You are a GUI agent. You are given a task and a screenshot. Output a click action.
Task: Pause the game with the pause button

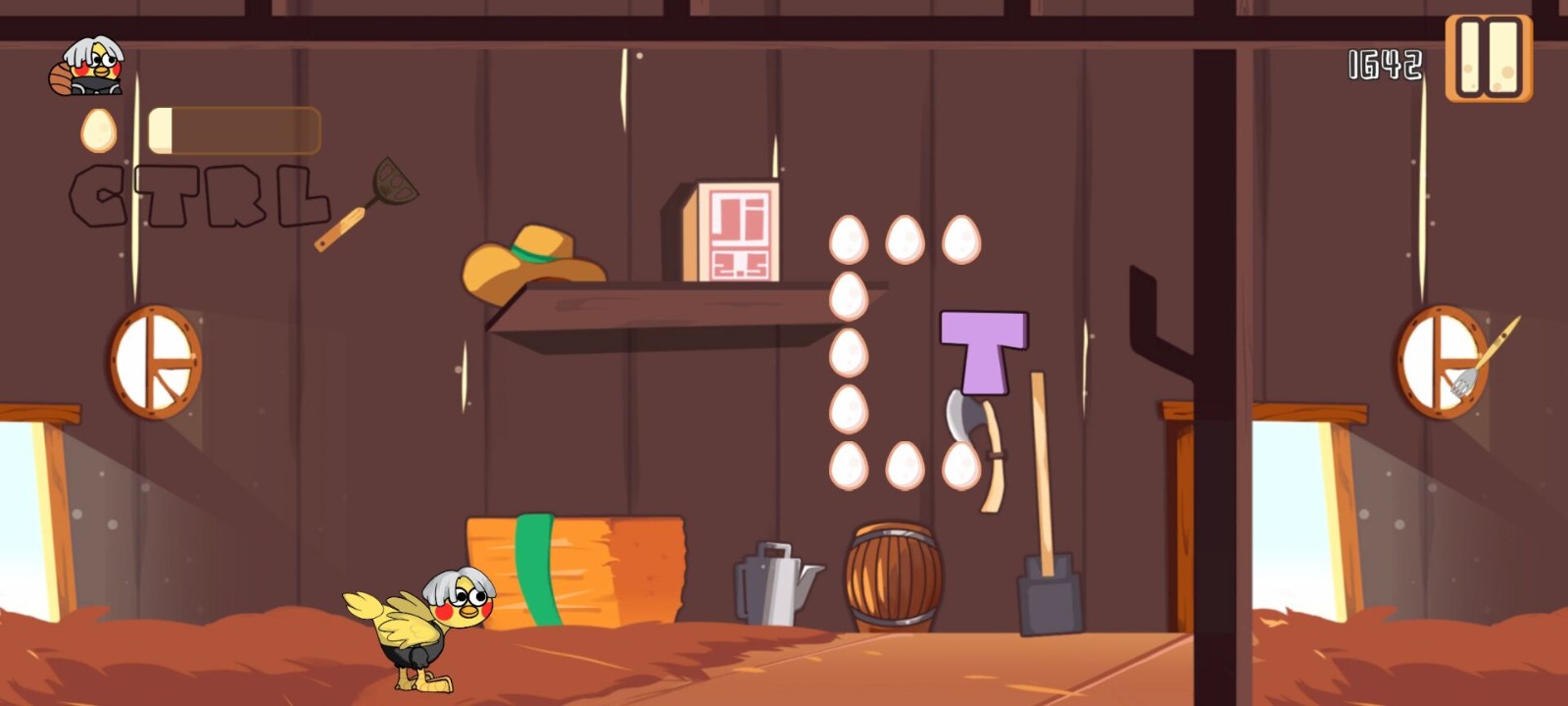point(1489,58)
